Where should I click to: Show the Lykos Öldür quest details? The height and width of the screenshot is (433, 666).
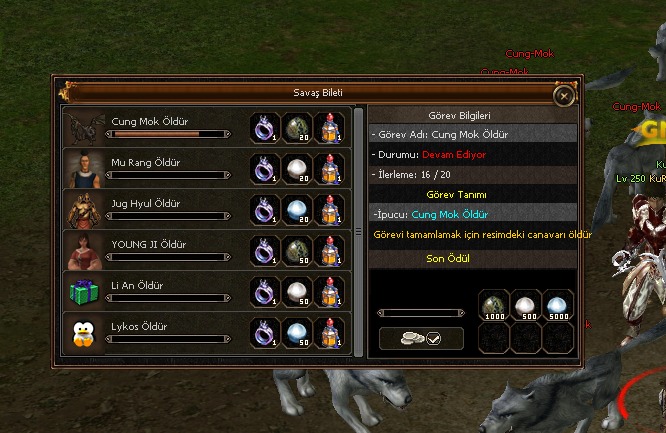point(155,332)
